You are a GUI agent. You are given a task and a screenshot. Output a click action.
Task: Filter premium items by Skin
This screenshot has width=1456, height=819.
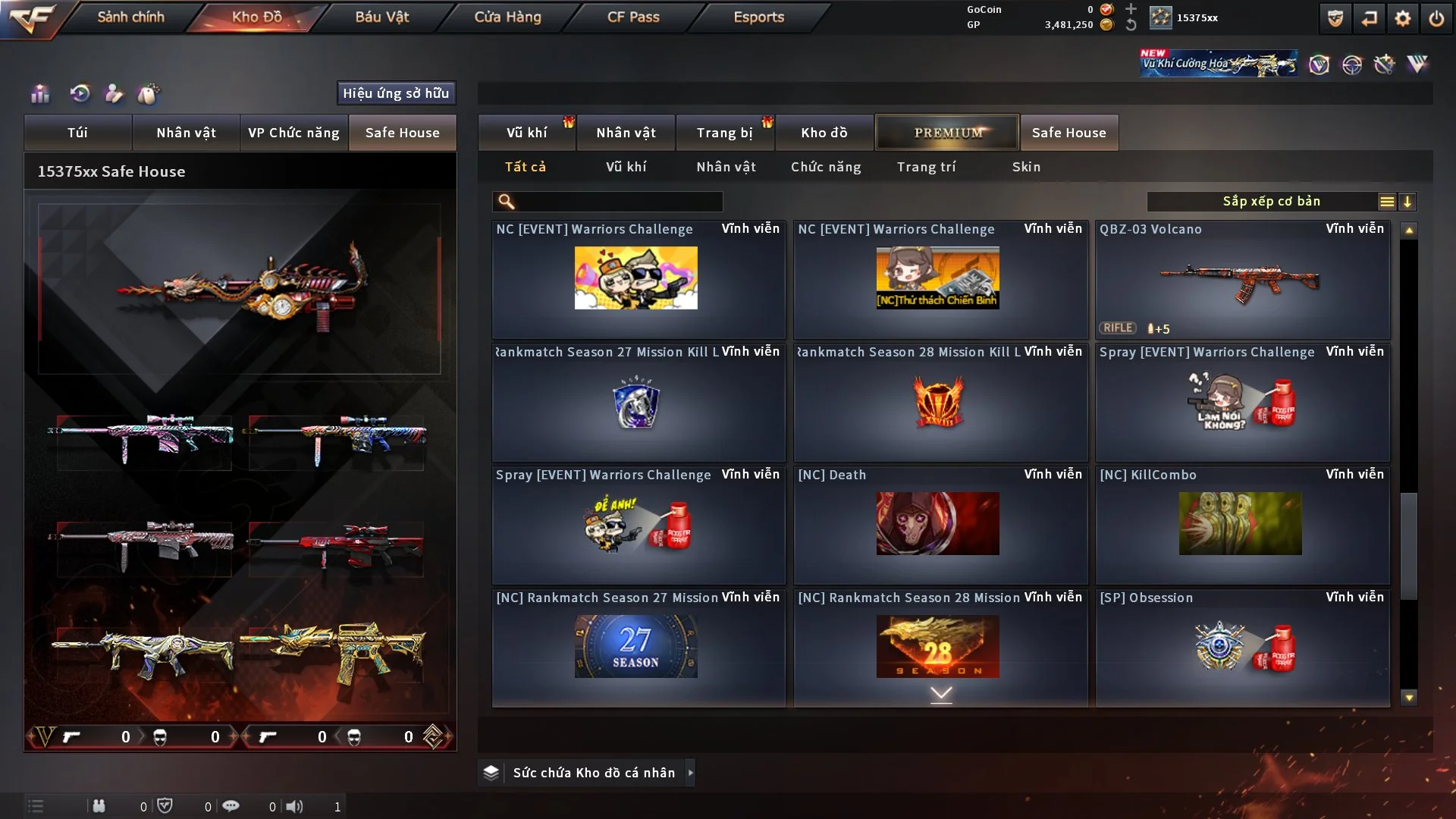click(1026, 167)
